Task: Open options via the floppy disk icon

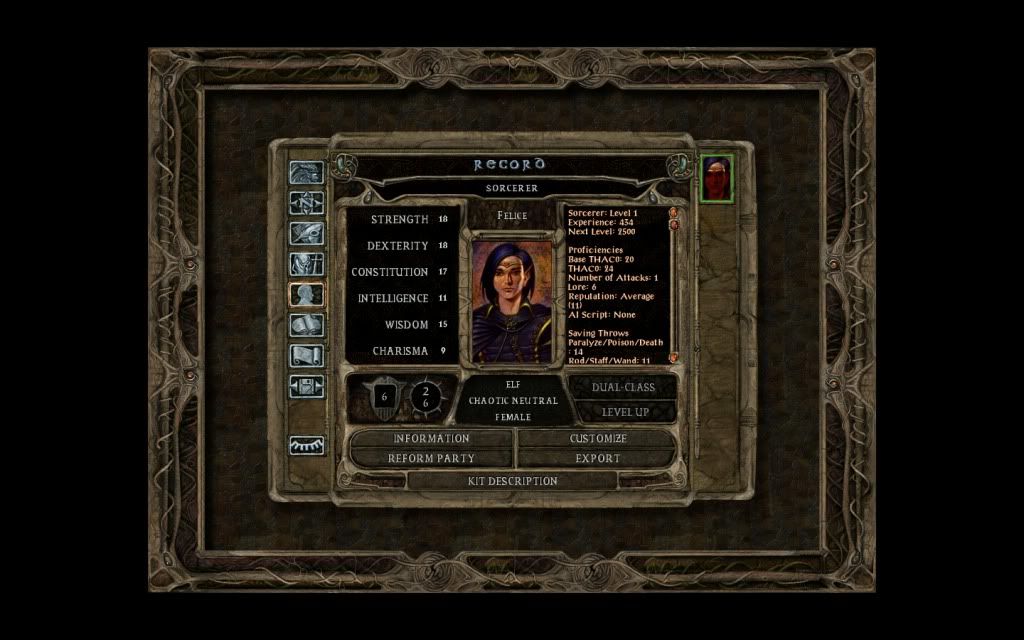Action: pyautogui.click(x=306, y=385)
